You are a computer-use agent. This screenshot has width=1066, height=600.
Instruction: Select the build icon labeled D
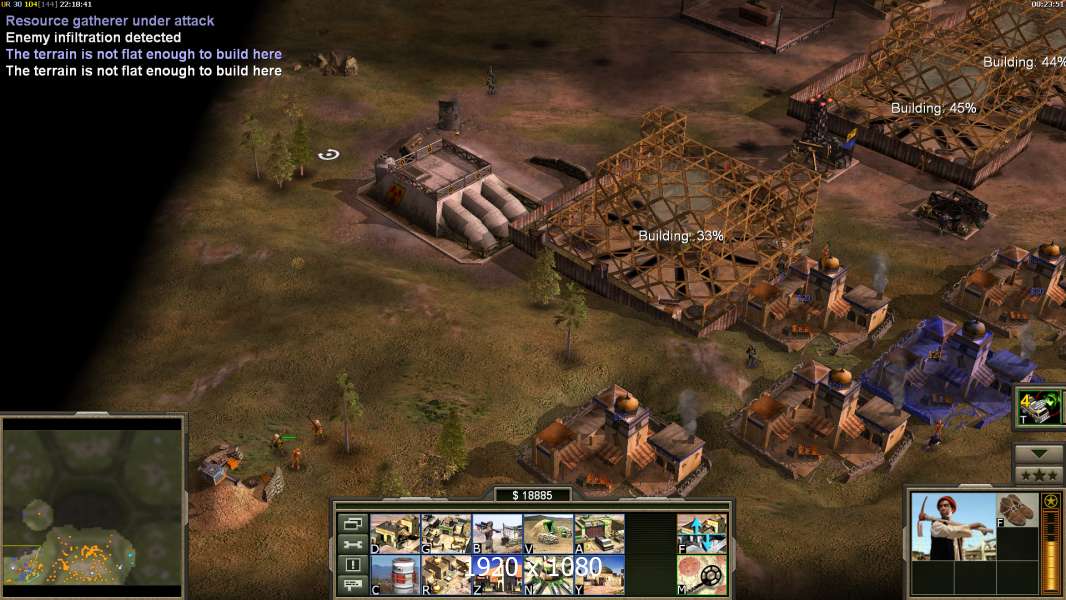coord(395,533)
